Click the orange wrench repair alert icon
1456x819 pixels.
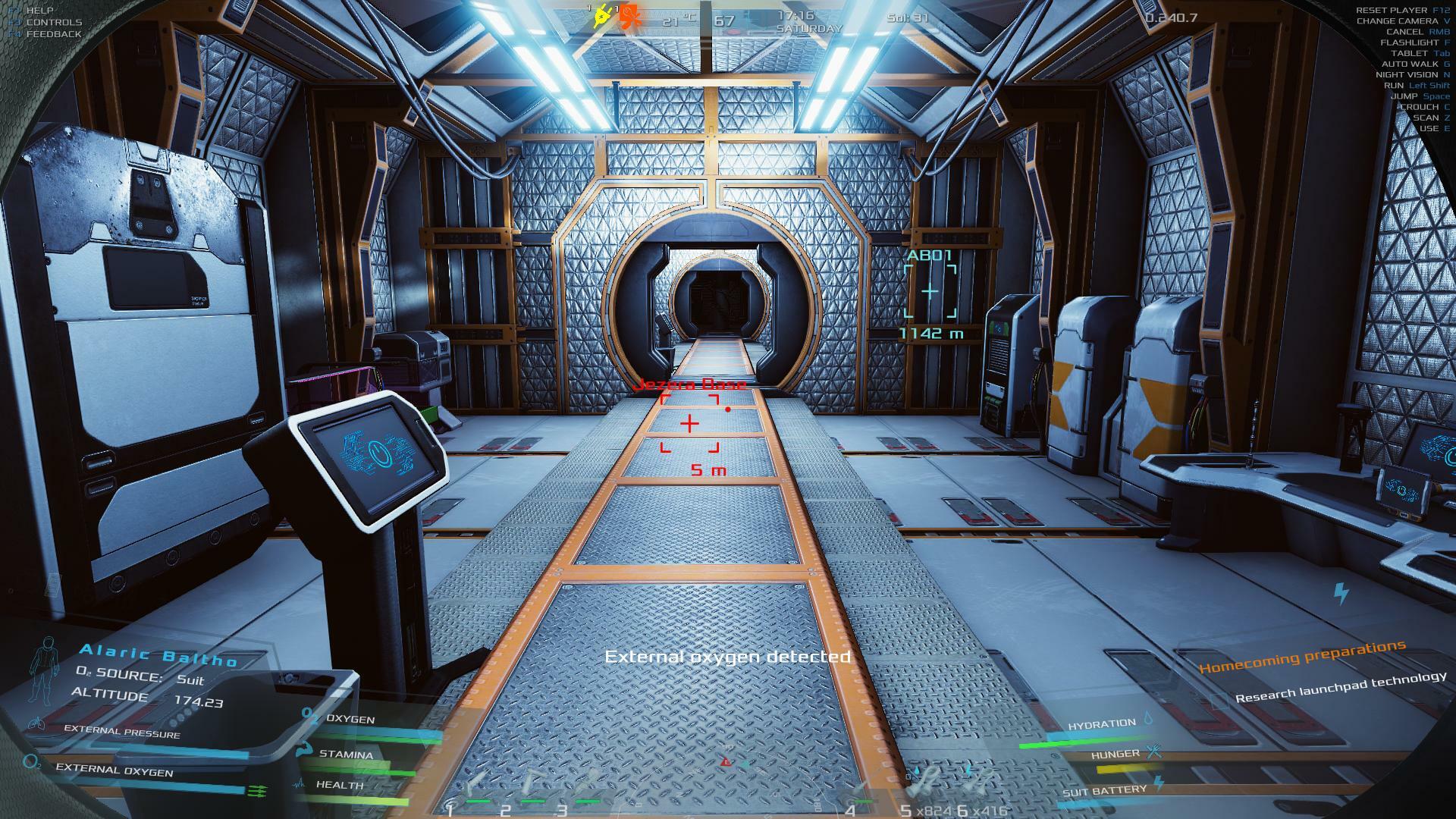629,16
